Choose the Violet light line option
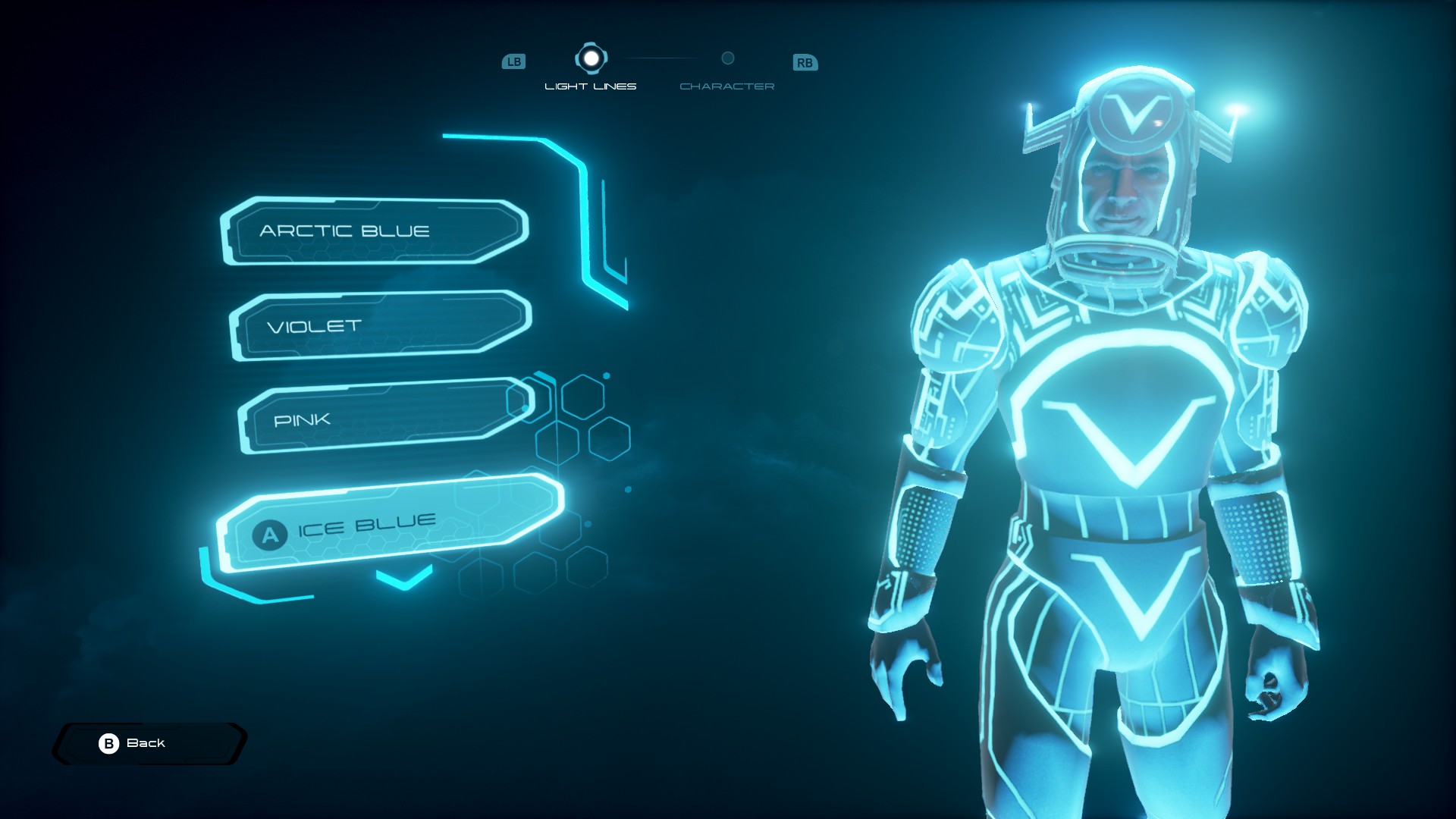The height and width of the screenshot is (819, 1456). [379, 325]
